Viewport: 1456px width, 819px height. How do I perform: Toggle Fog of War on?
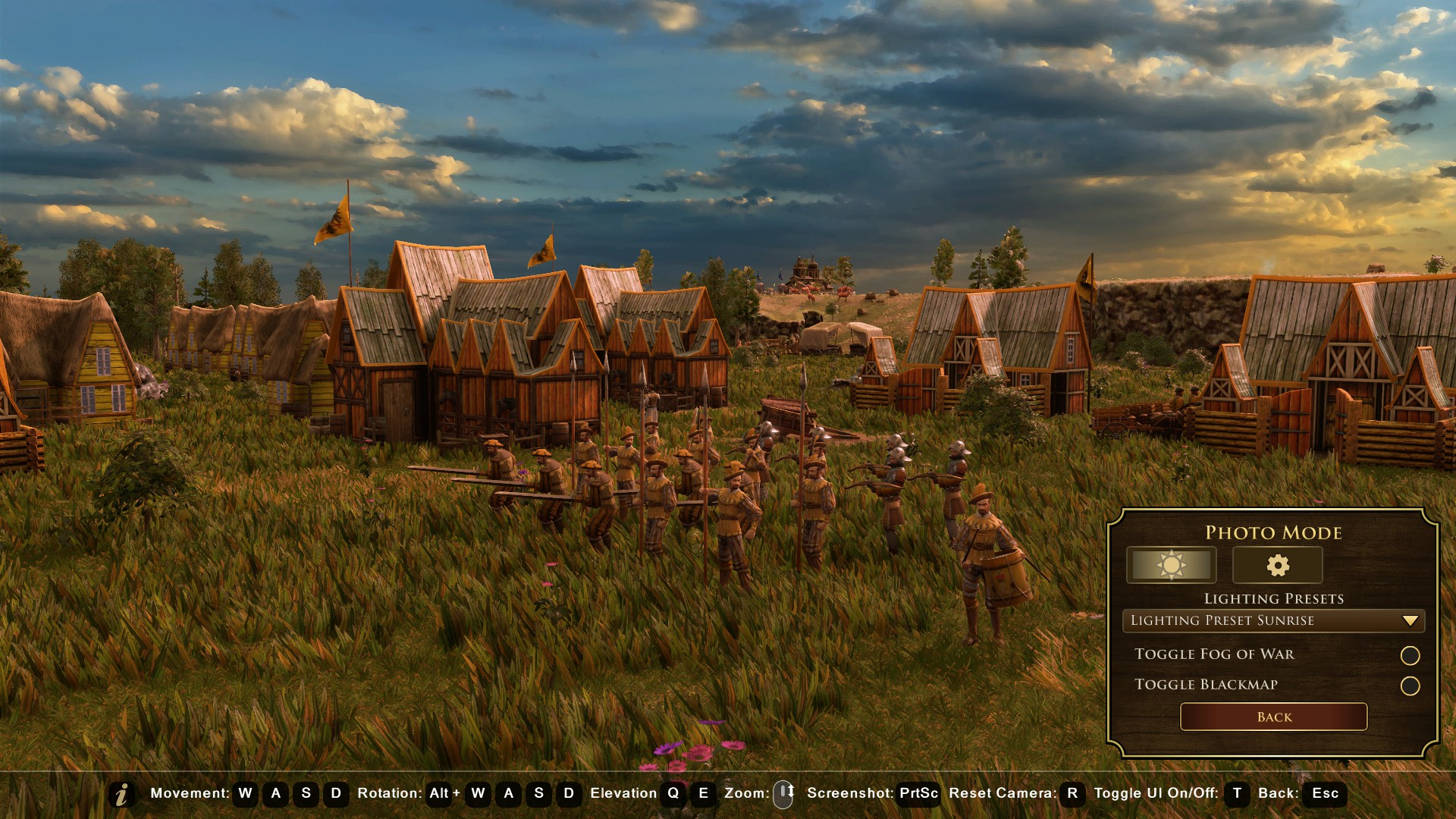click(x=1410, y=655)
